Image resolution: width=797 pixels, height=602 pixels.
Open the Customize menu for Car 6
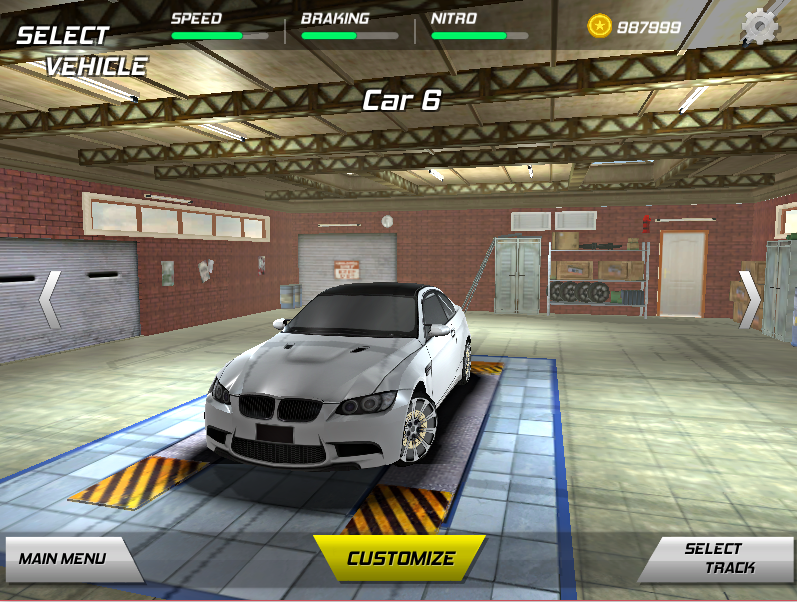tap(400, 559)
